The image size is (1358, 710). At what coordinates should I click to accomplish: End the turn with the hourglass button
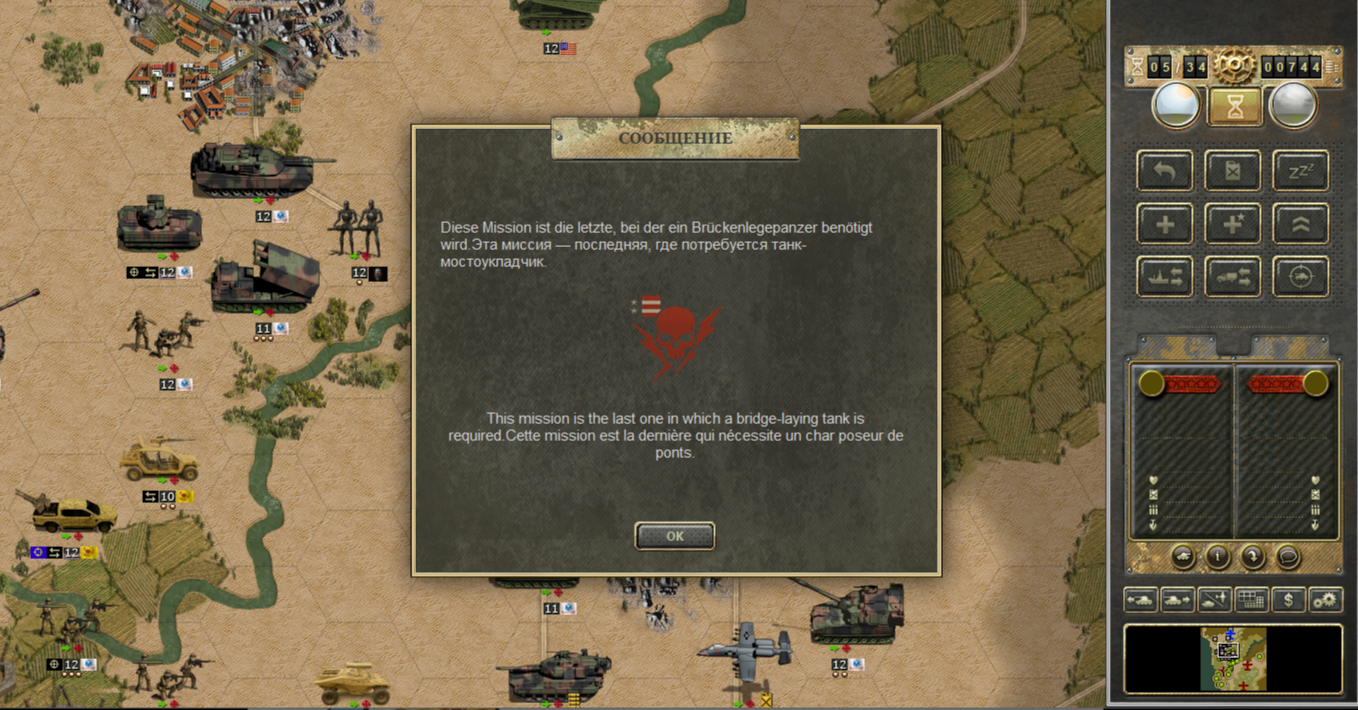(x=1234, y=107)
